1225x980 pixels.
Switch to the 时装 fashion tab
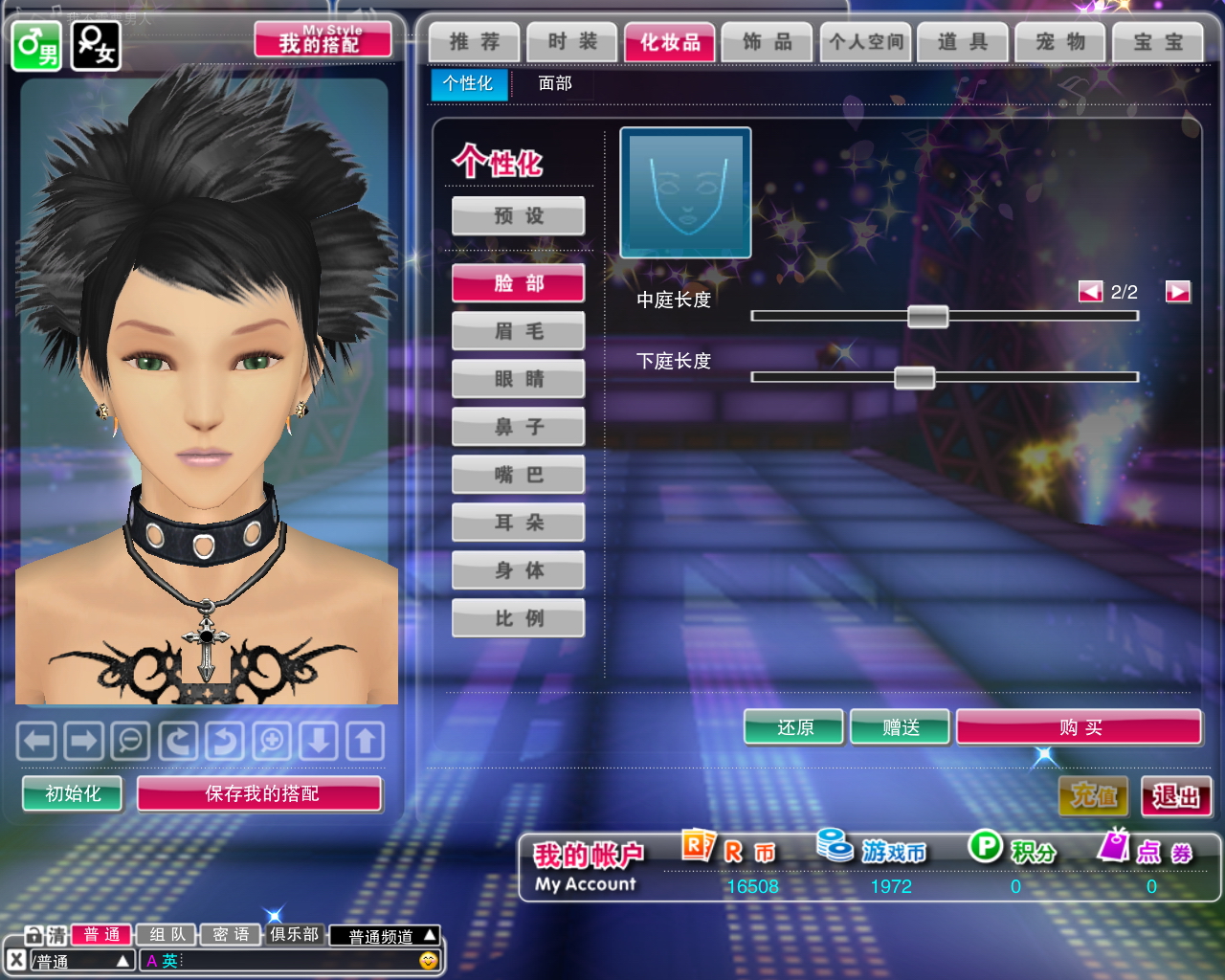tap(572, 42)
